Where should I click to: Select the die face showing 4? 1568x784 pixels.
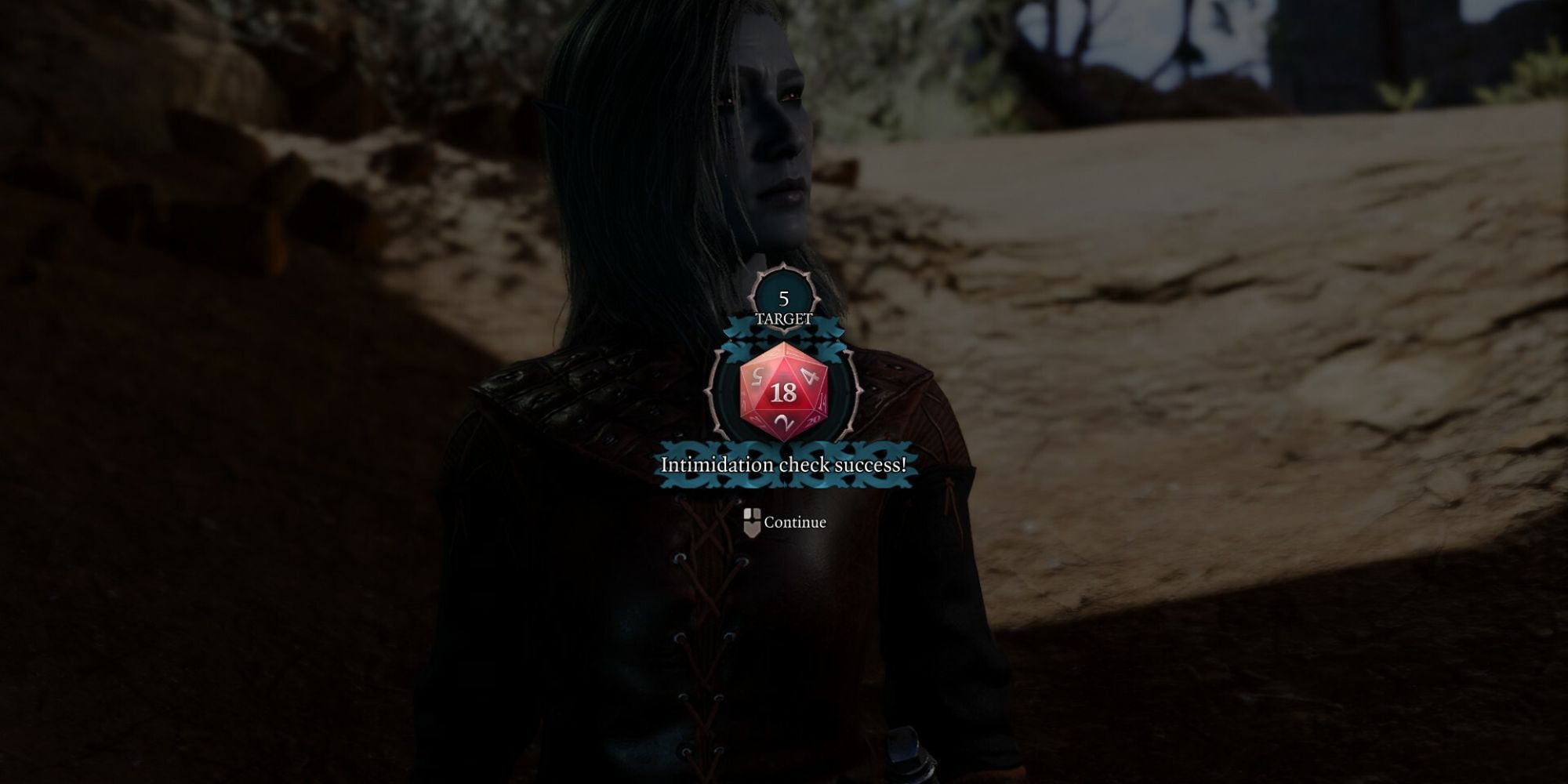pos(809,376)
